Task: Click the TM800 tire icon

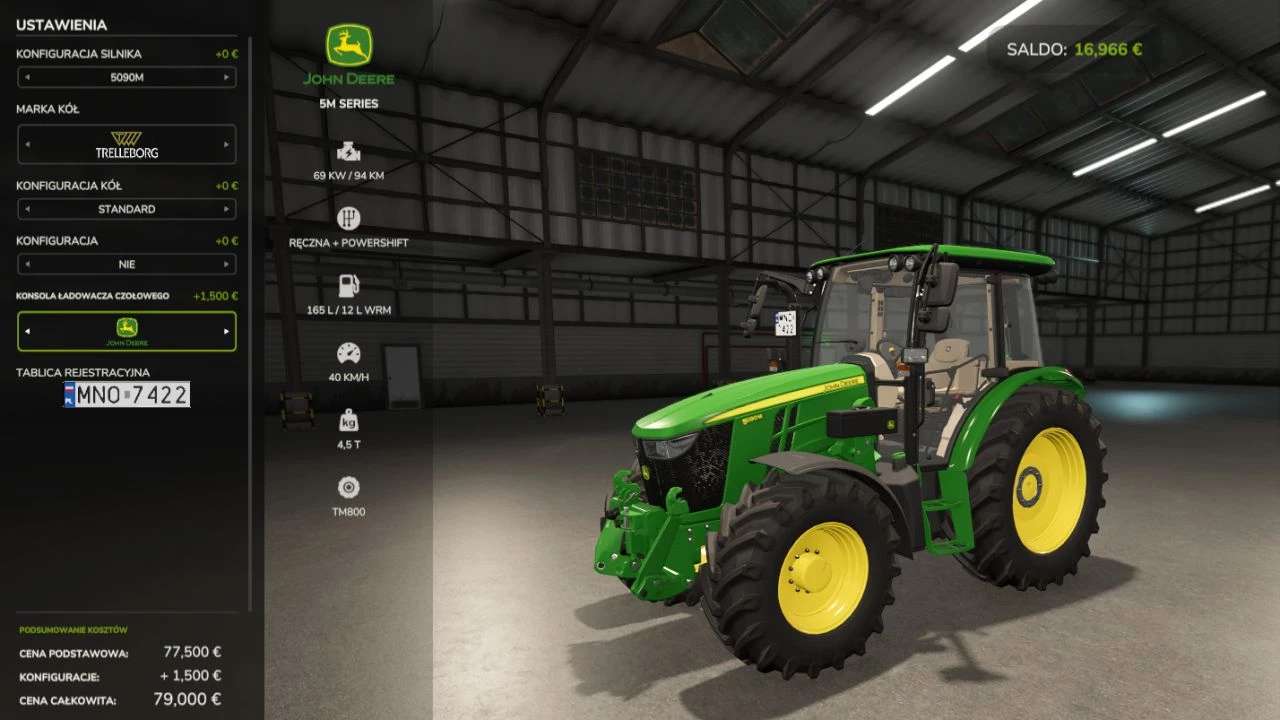Action: coord(348,488)
